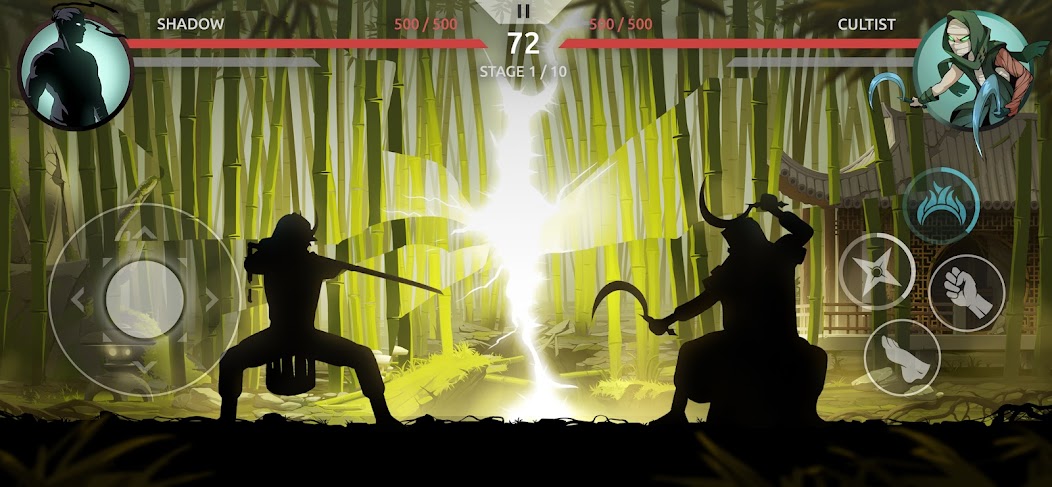This screenshot has height=487, width=1052.
Task: Activate the blue flame magic ability
Action: (x=940, y=207)
